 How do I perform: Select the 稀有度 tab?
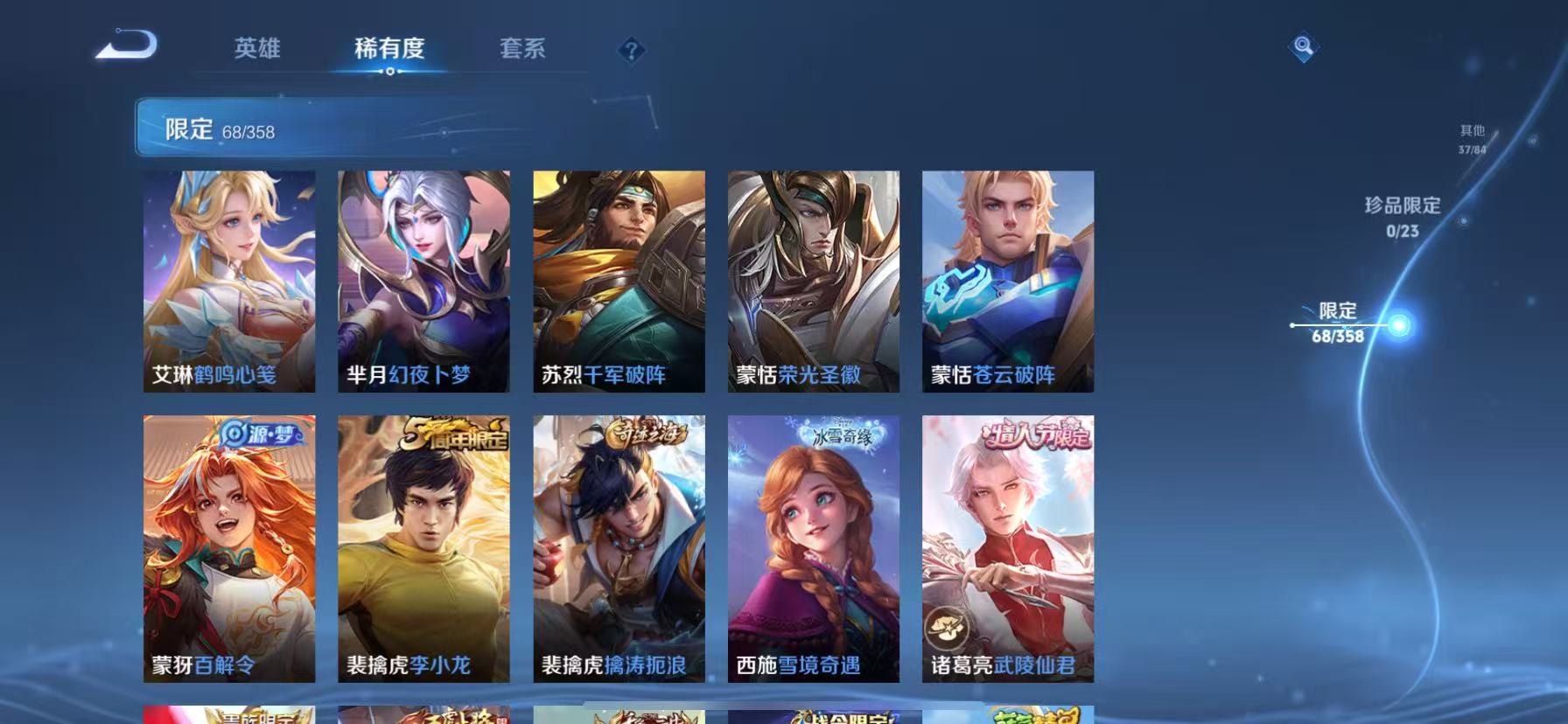coord(388,50)
